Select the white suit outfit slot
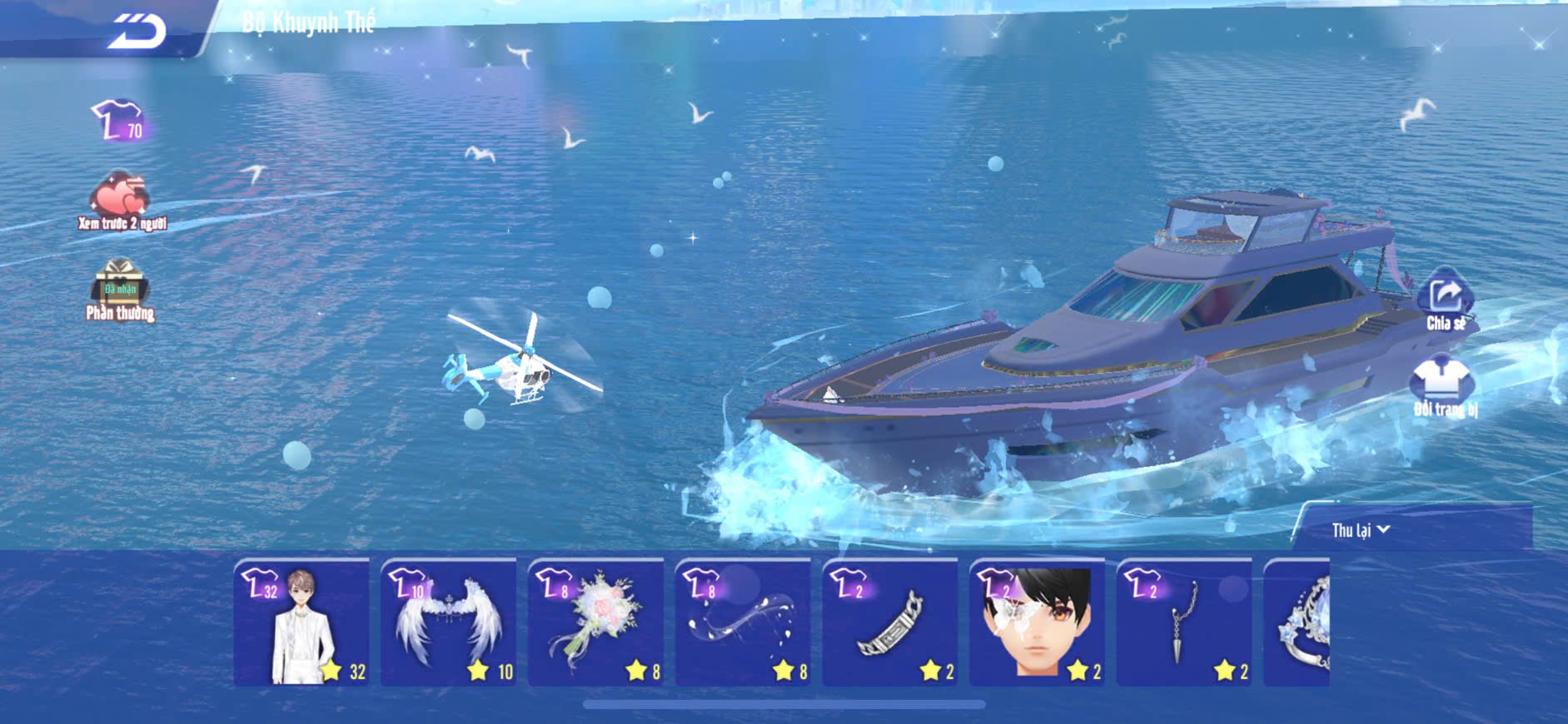The width and height of the screenshot is (1568, 724). tap(301, 622)
